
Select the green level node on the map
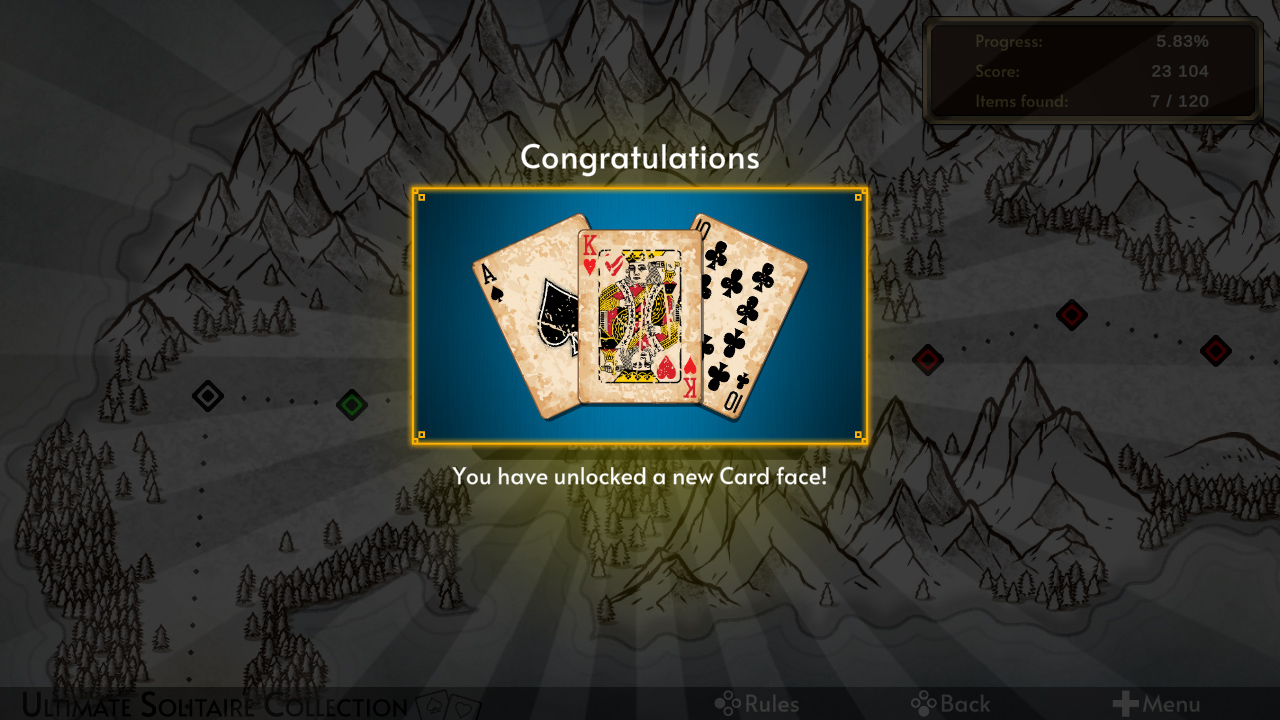click(352, 405)
